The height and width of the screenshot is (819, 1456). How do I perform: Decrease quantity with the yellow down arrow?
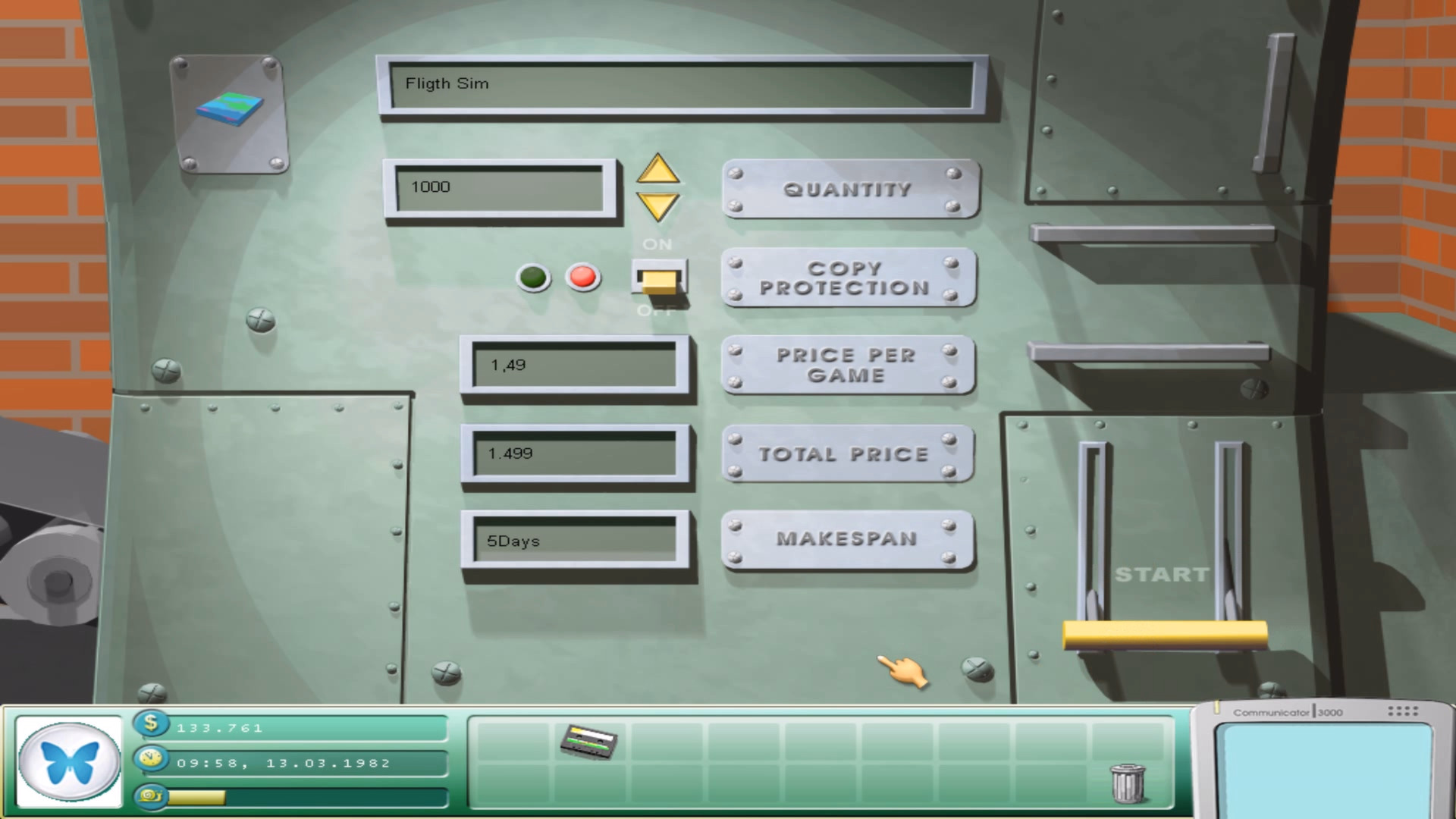pyautogui.click(x=657, y=206)
